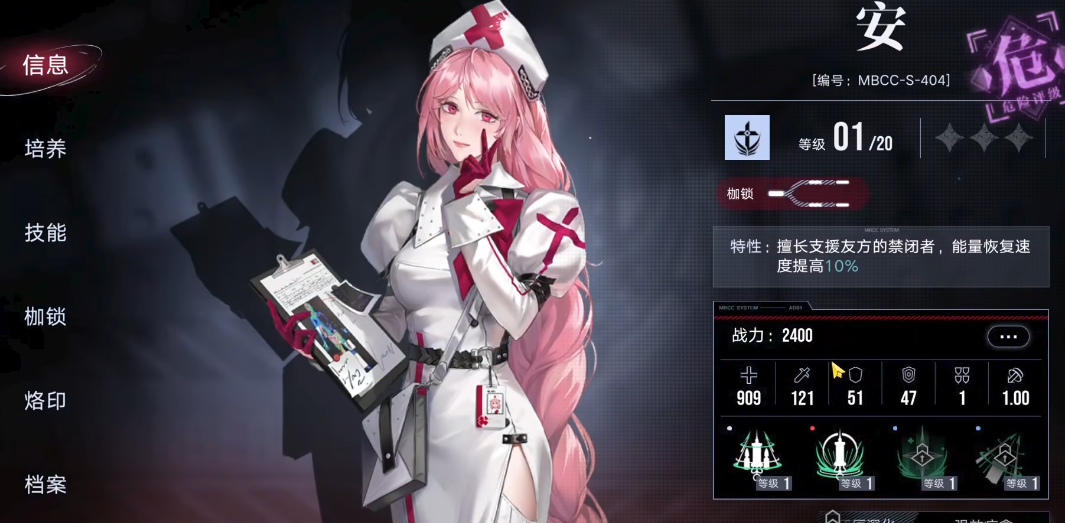Open the 技能 (Skills) tab
1065x523 pixels.
(x=46, y=233)
